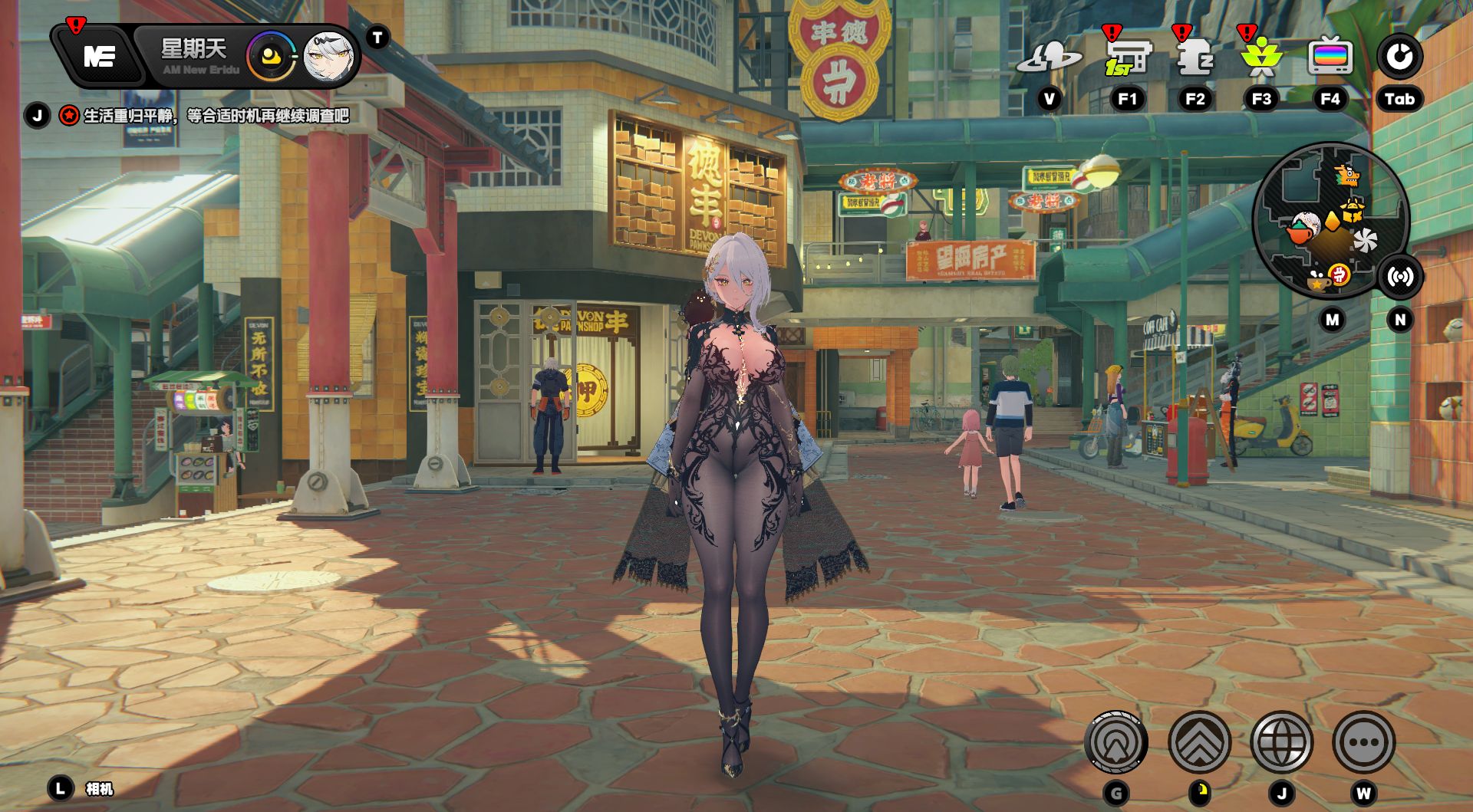The width and height of the screenshot is (1473, 812).
Task: Open the globe icon button
Action: point(1281,742)
